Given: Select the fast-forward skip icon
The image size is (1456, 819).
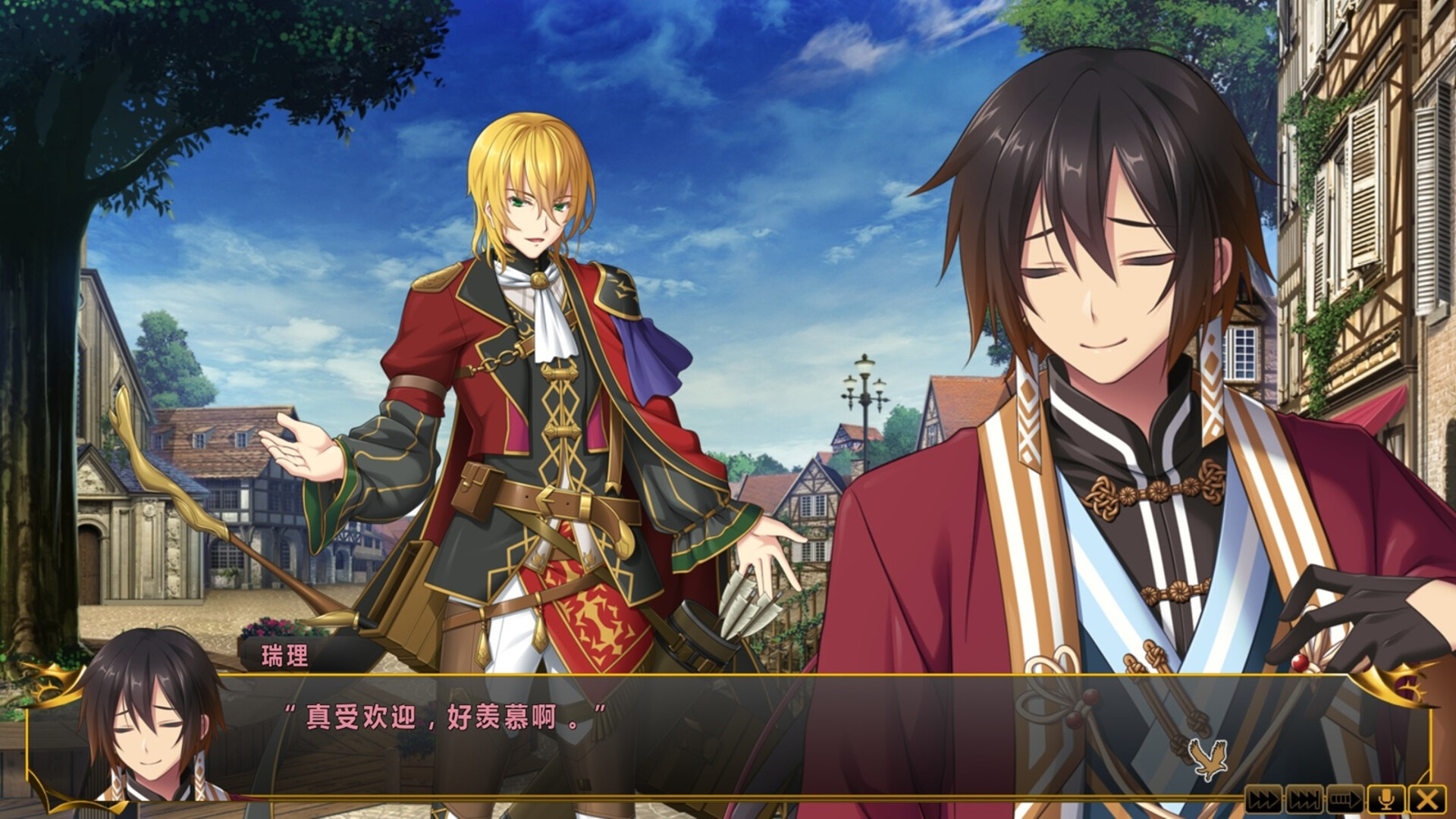Looking at the screenshot, I should click(x=1264, y=799).
